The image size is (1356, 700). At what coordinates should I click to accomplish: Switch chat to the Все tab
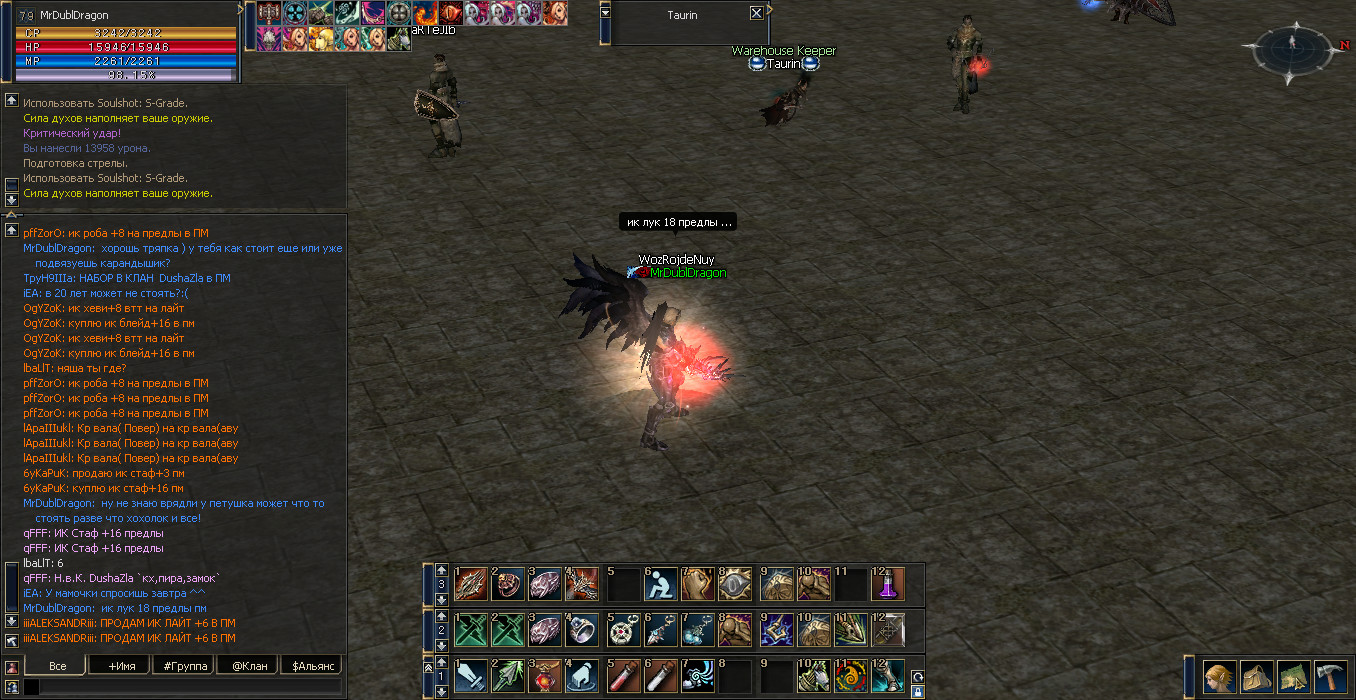tap(57, 666)
